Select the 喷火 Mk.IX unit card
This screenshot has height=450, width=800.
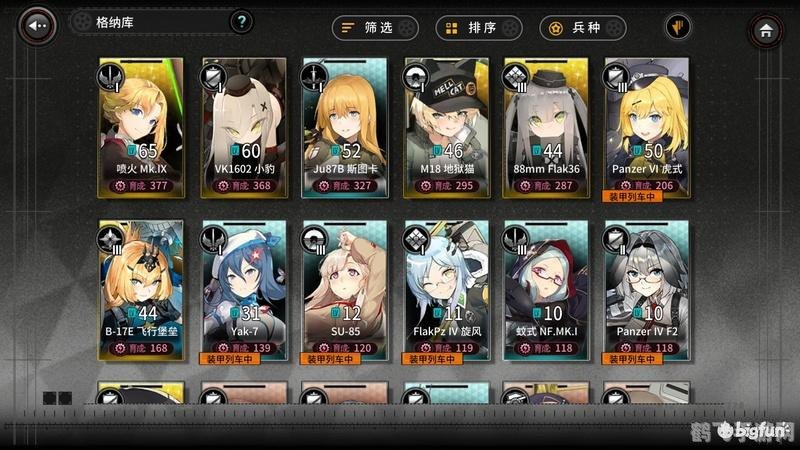[x=143, y=124]
